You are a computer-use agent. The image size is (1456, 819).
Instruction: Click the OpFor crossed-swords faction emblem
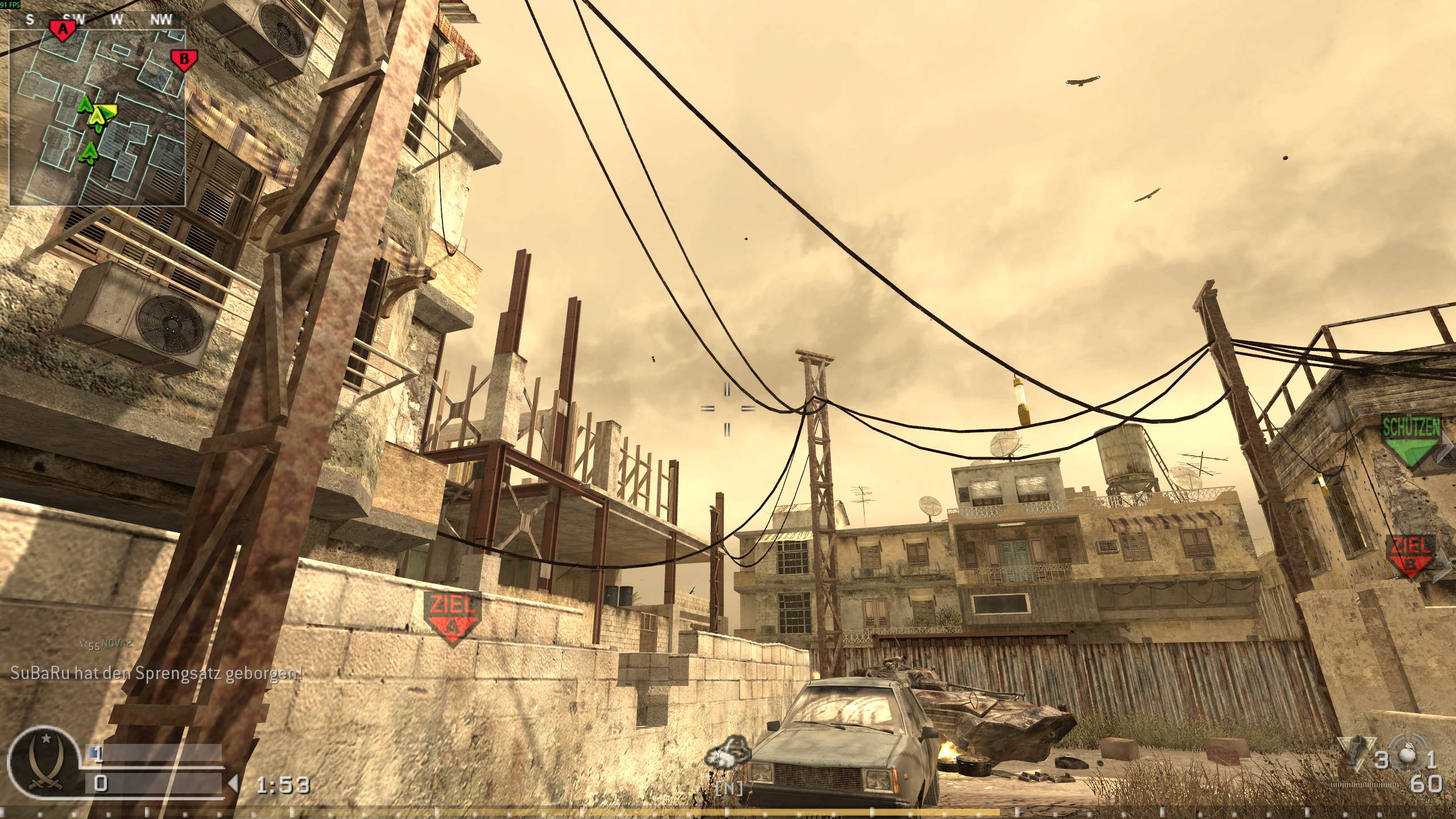tap(45, 762)
